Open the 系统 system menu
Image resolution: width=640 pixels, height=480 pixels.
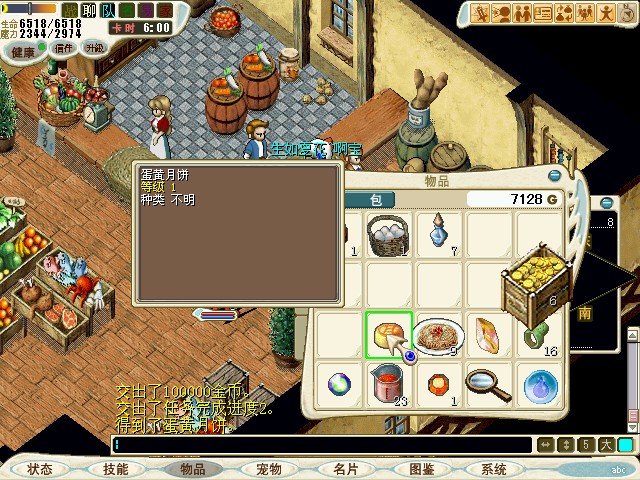(494, 468)
